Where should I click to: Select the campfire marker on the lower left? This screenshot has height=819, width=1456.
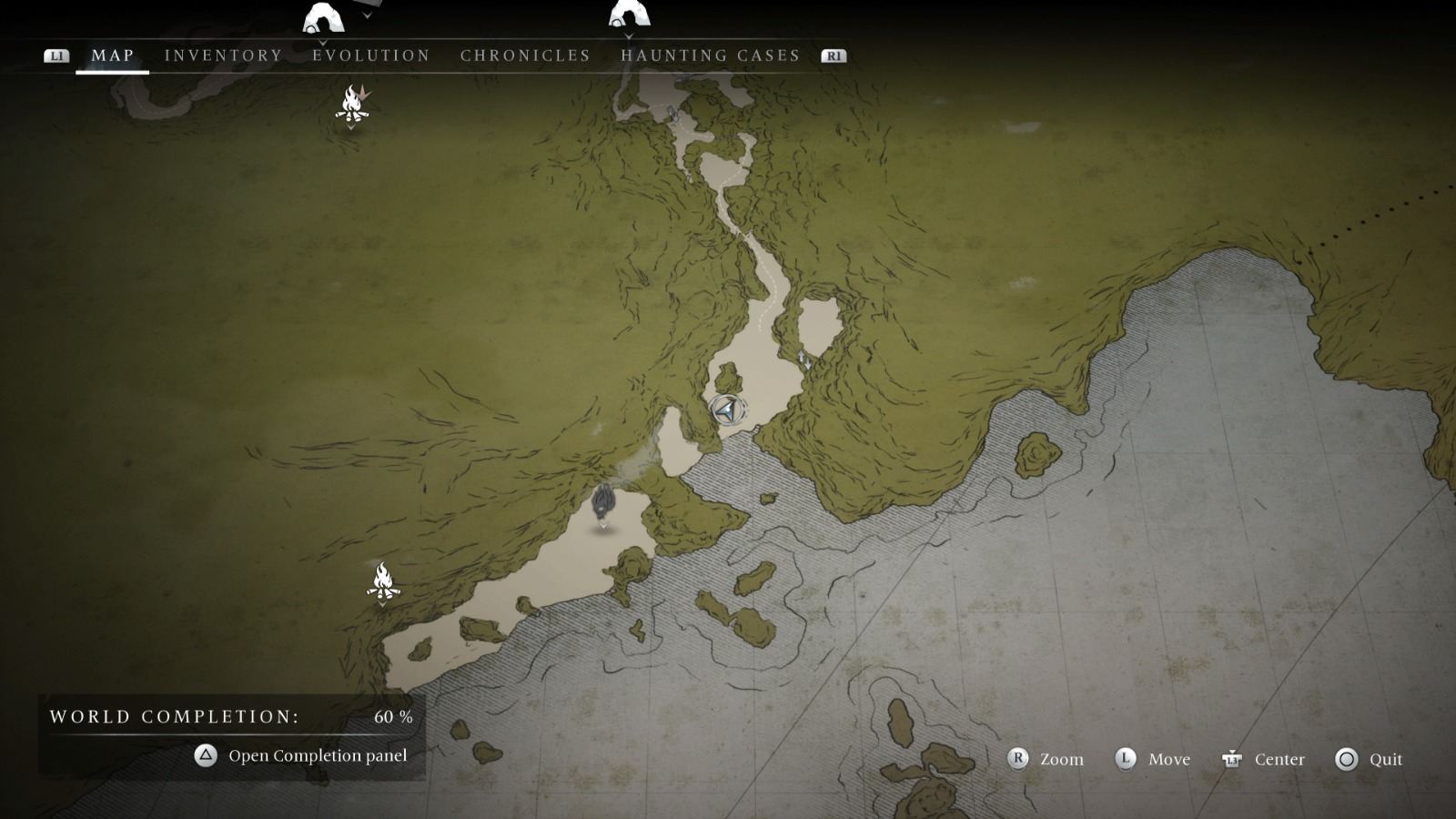382,581
